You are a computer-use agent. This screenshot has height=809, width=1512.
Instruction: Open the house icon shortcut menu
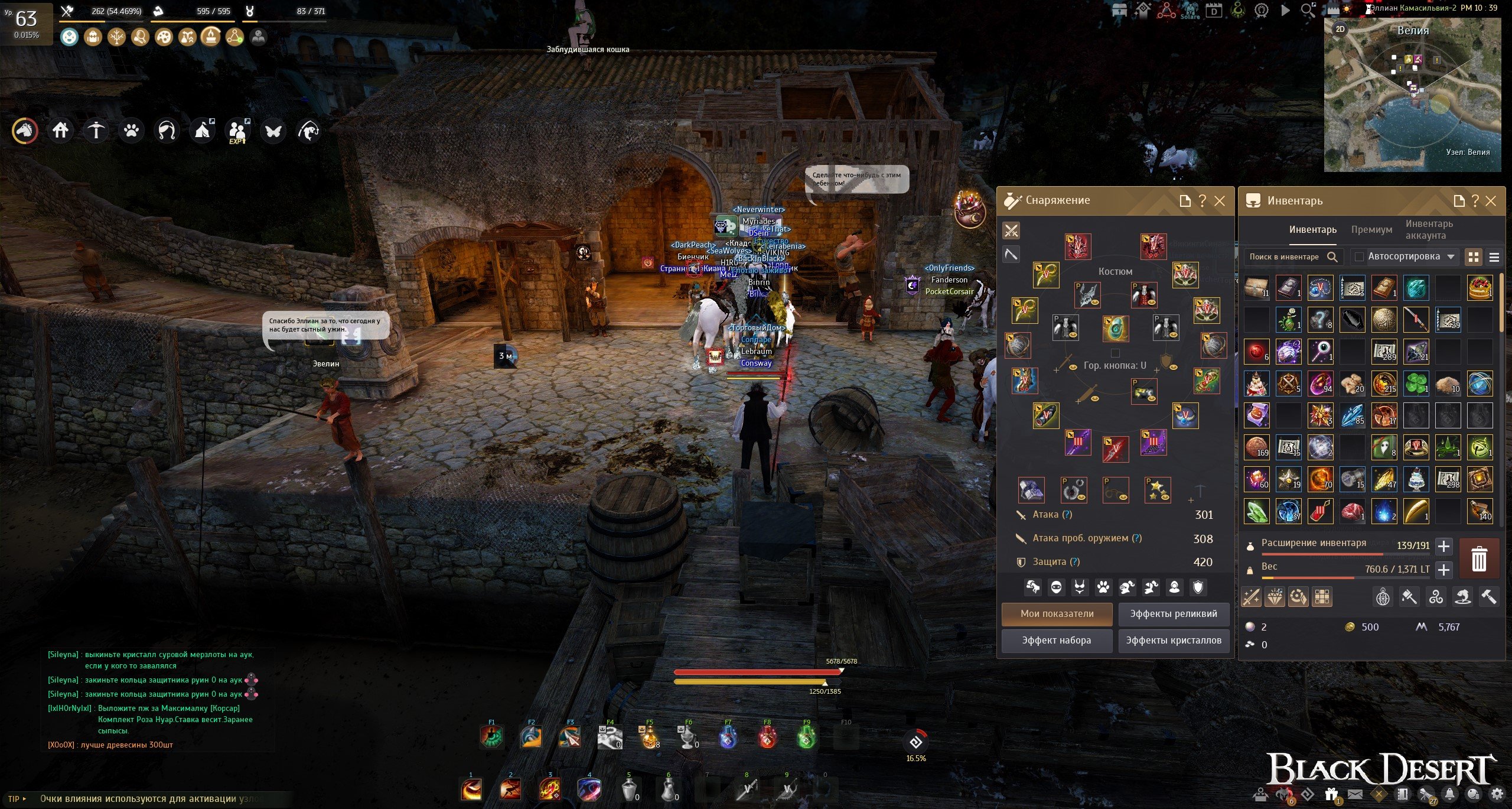click(x=61, y=130)
